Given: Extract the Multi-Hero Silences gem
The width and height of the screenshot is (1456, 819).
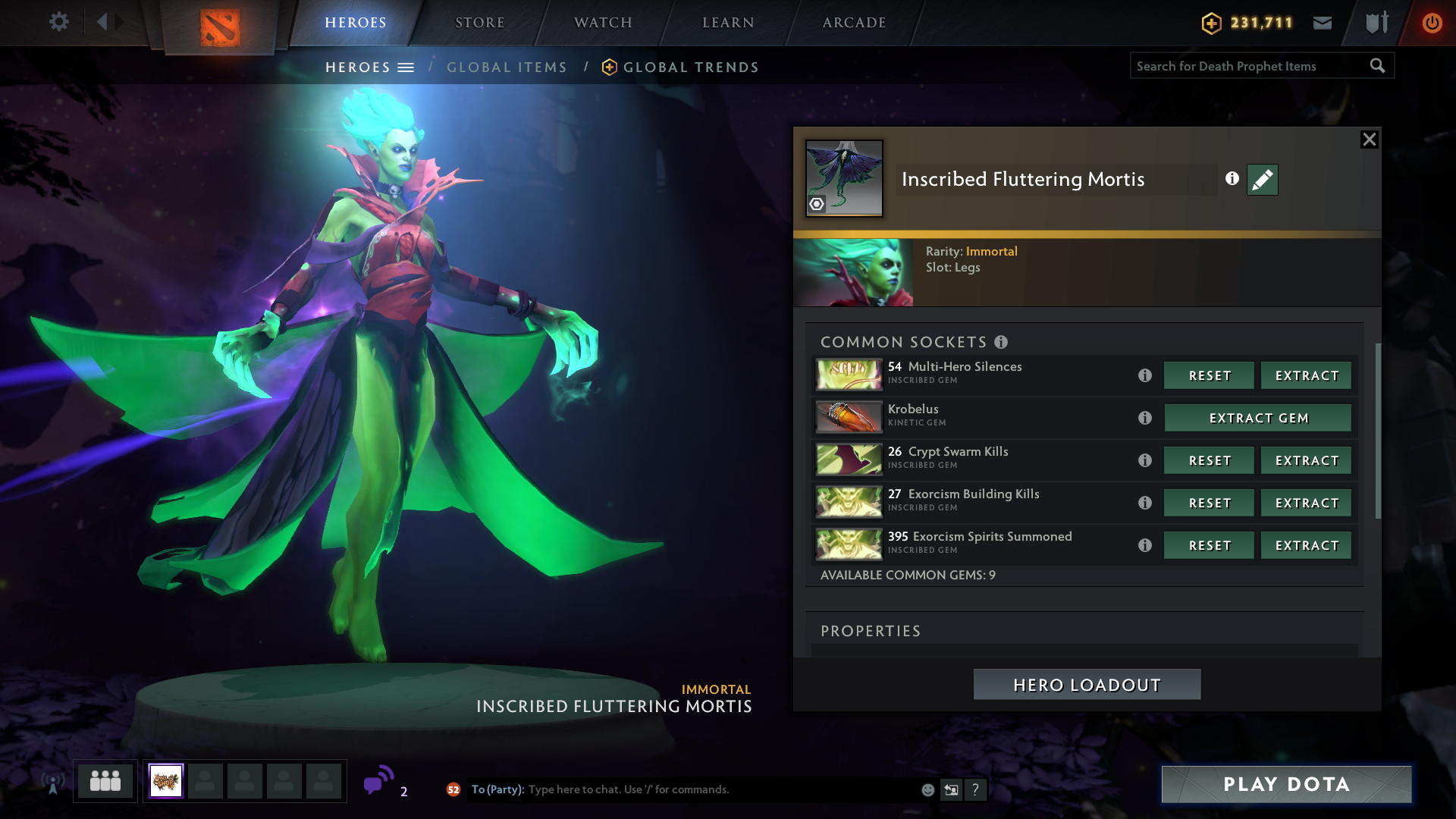Looking at the screenshot, I should coord(1306,375).
